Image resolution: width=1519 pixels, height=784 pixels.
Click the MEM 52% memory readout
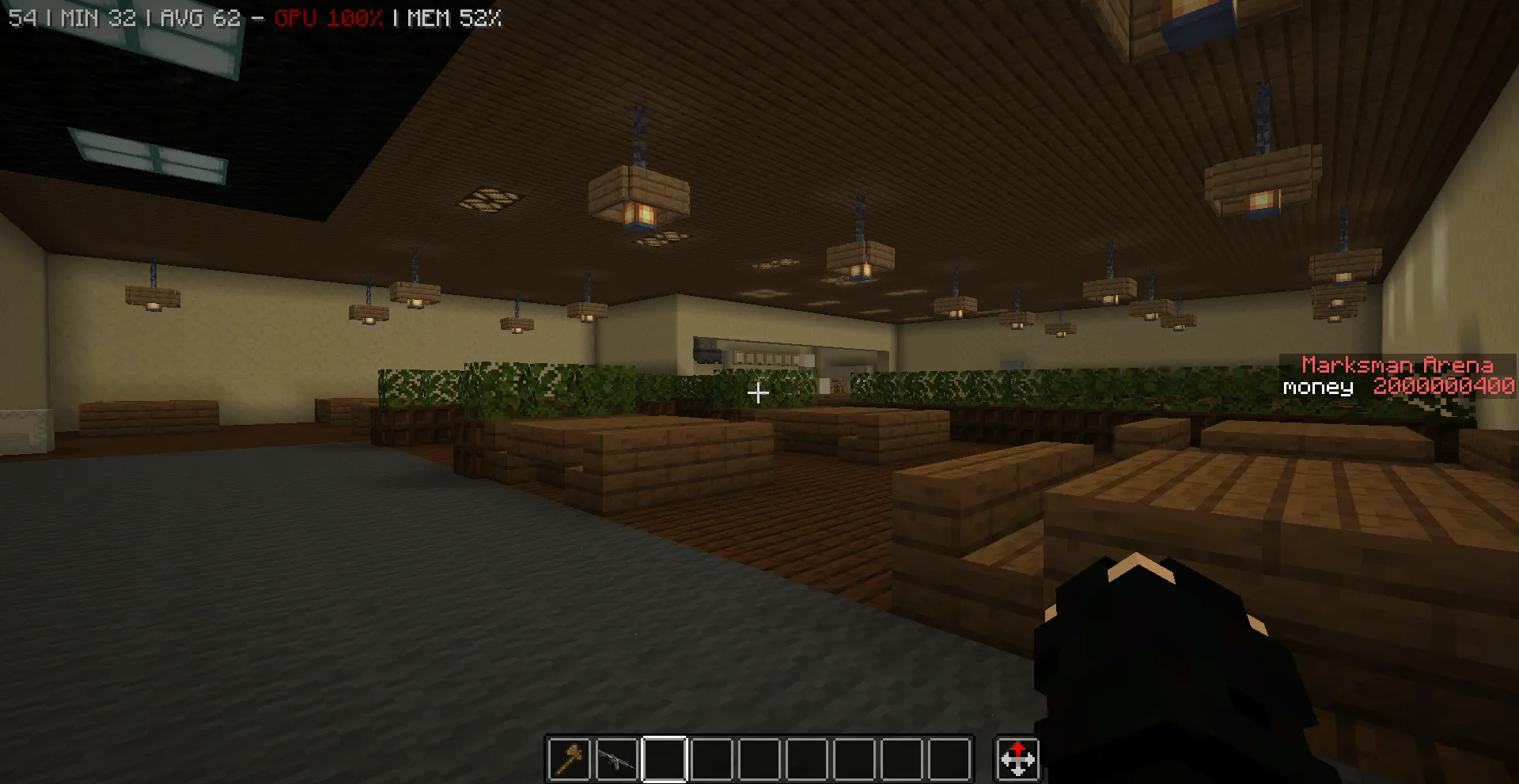point(451,17)
